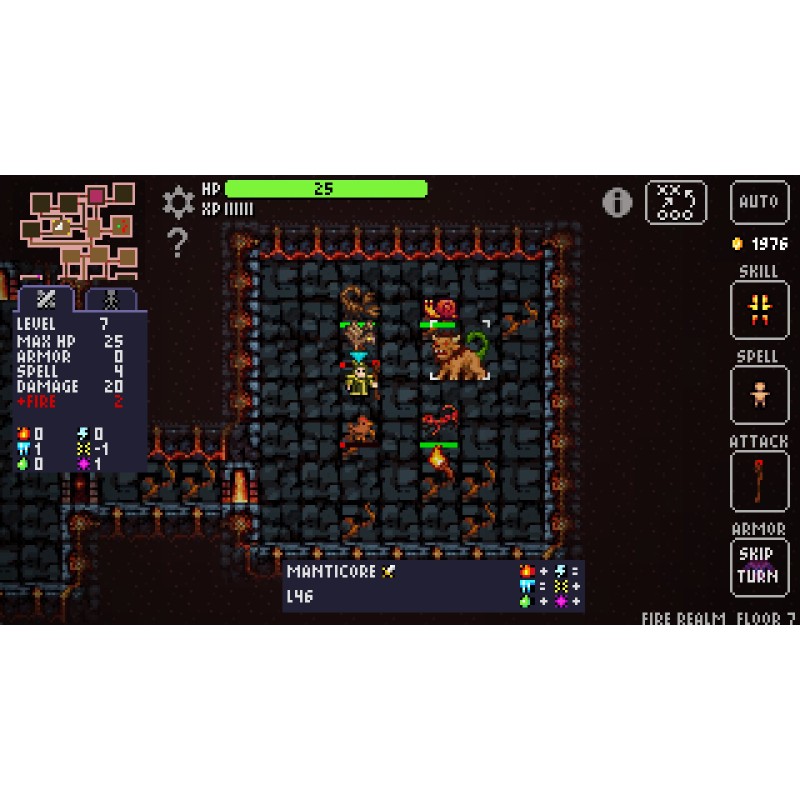Toggle the AUTO button

click(759, 202)
